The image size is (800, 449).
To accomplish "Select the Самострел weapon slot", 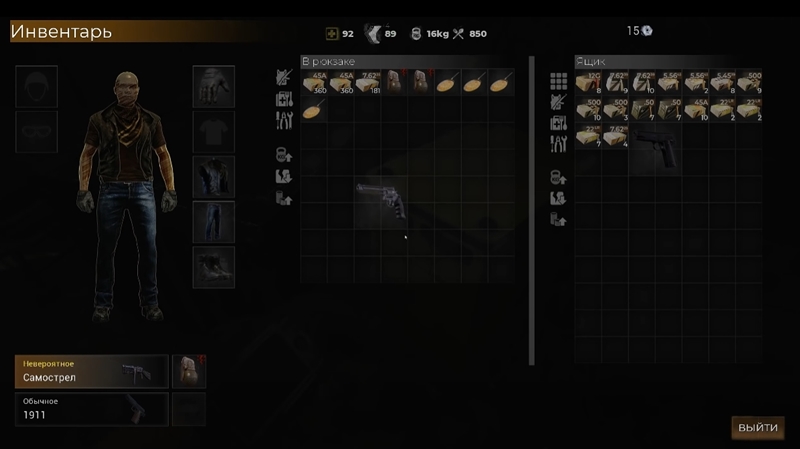I will click(91, 371).
